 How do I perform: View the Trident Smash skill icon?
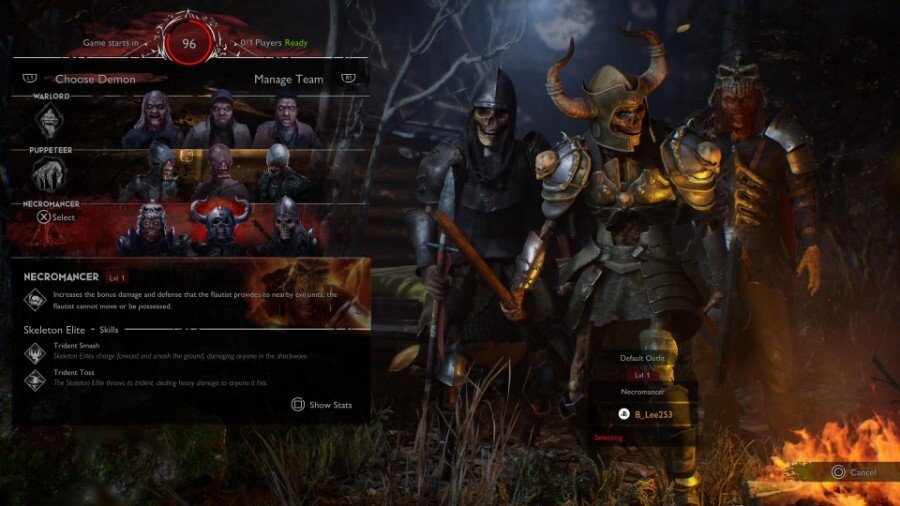click(35, 351)
